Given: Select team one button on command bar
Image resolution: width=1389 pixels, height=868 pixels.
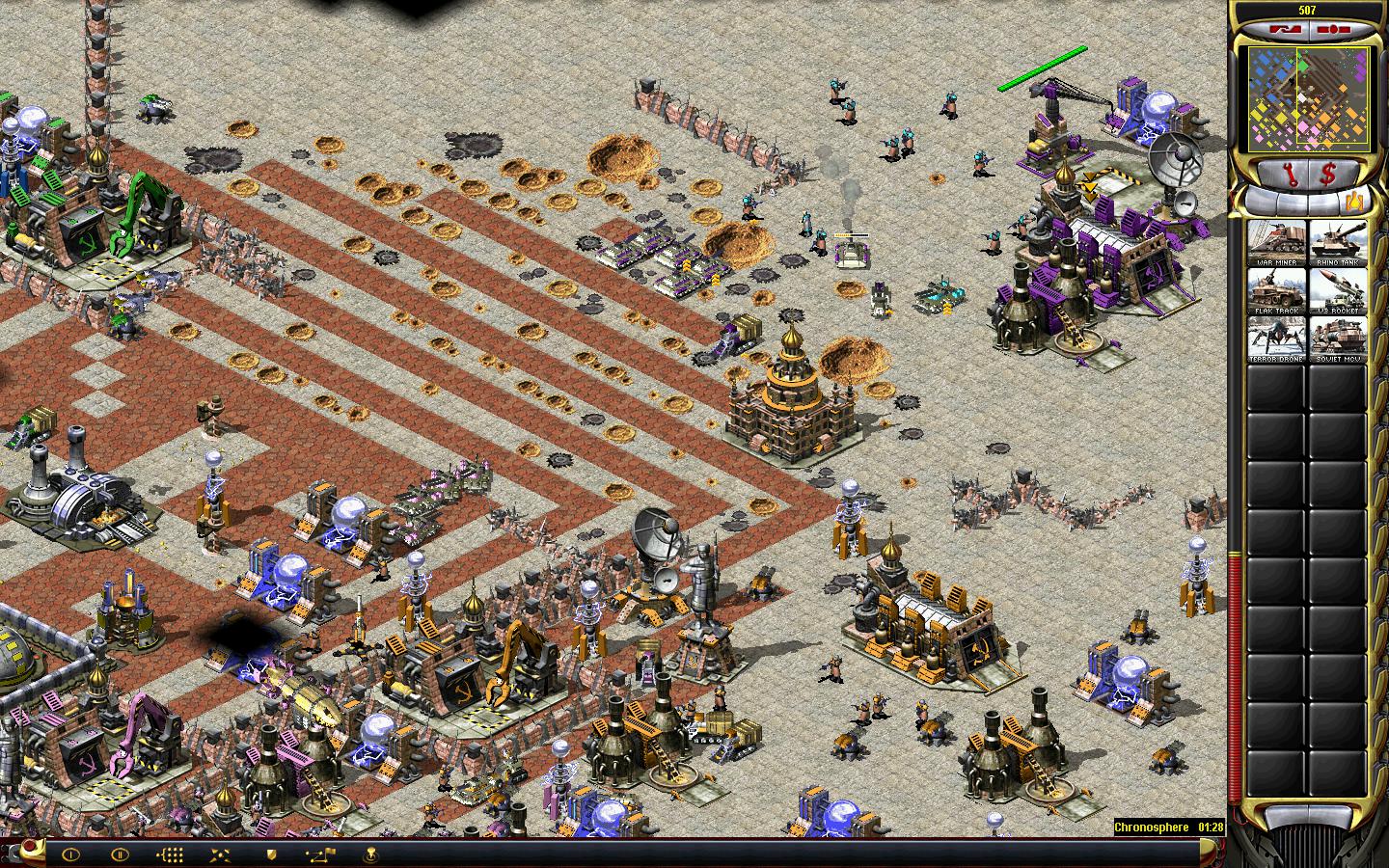Looking at the screenshot, I should tap(70, 854).
